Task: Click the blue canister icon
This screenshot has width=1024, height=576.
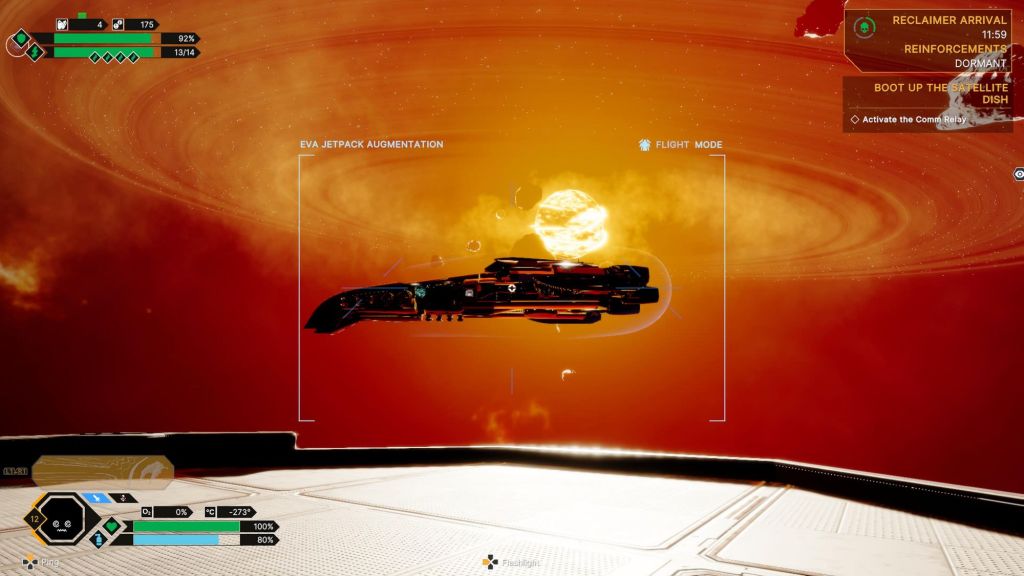Action: [x=98, y=539]
